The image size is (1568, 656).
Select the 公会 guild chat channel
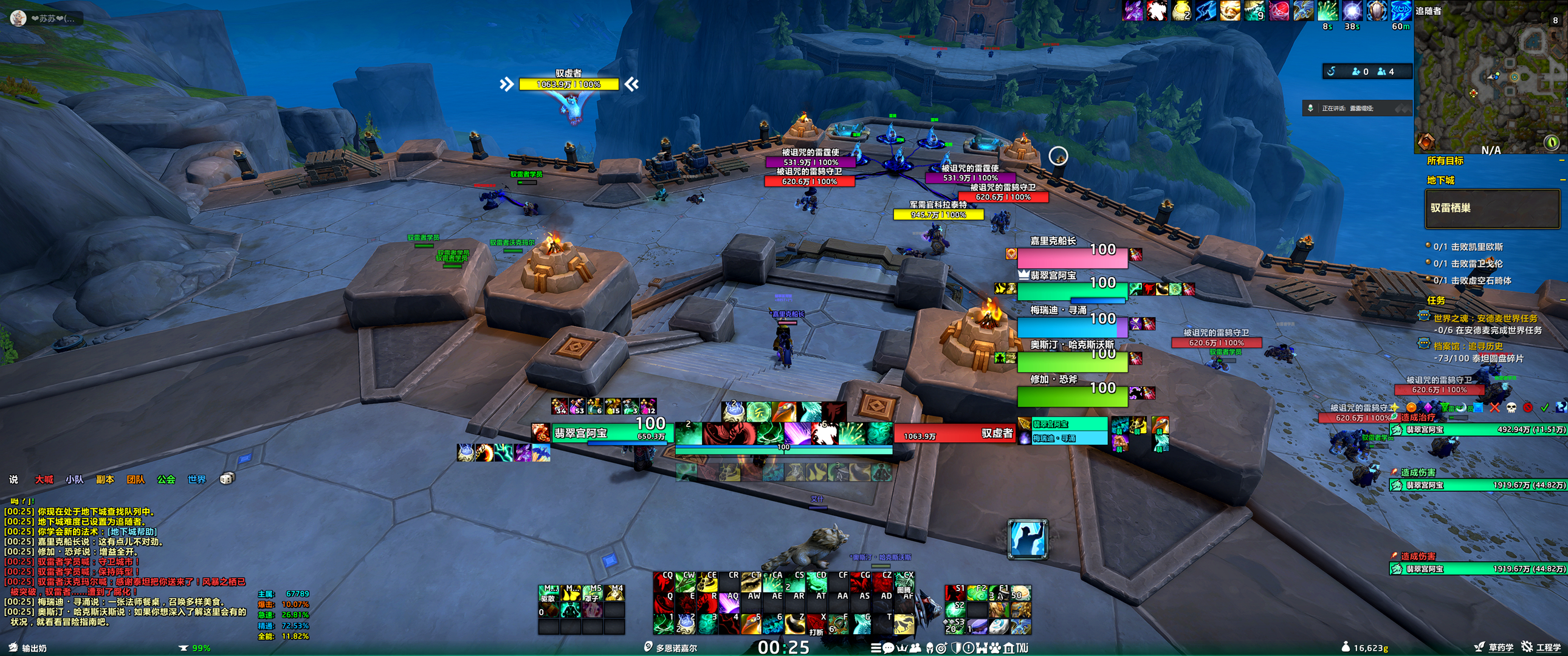(165, 479)
